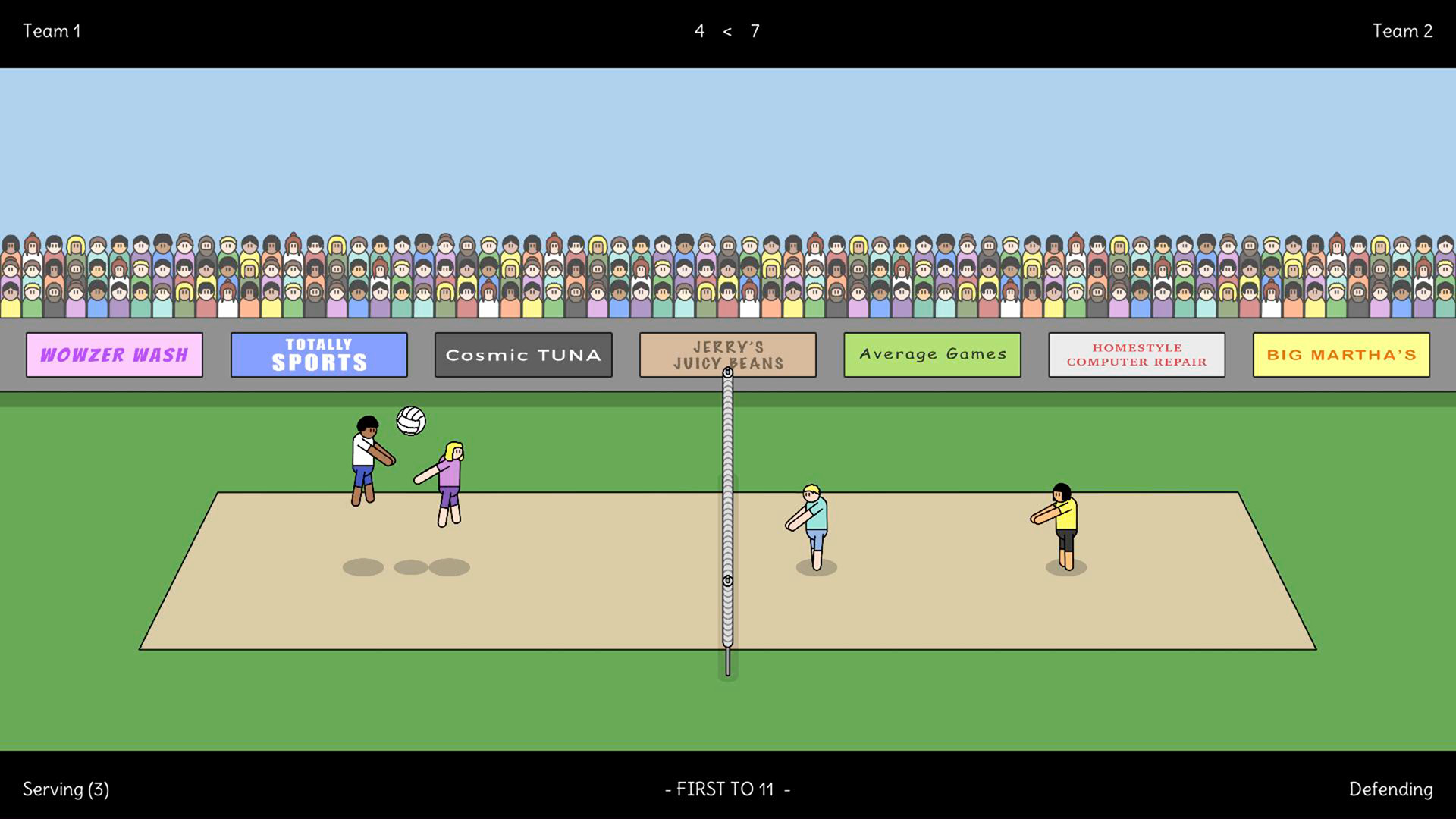The width and height of the screenshot is (1456, 819).
Task: Click the Average Games advertisement
Action: point(932,354)
